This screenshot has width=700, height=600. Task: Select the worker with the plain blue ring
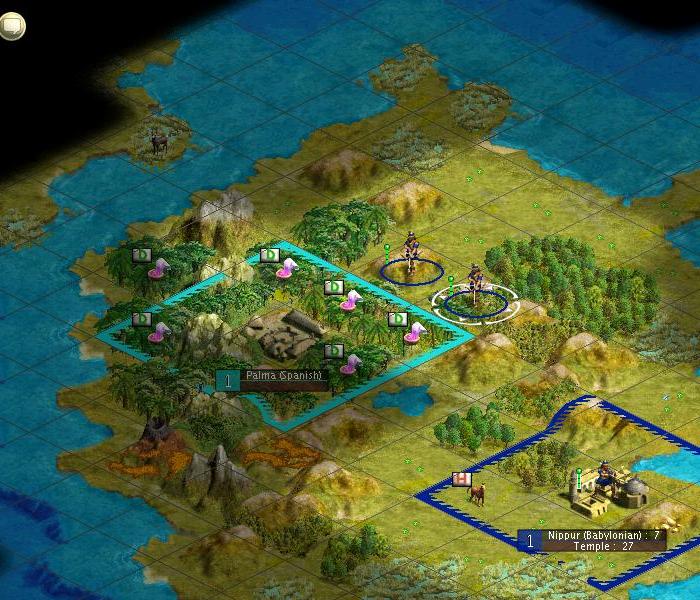411,259
